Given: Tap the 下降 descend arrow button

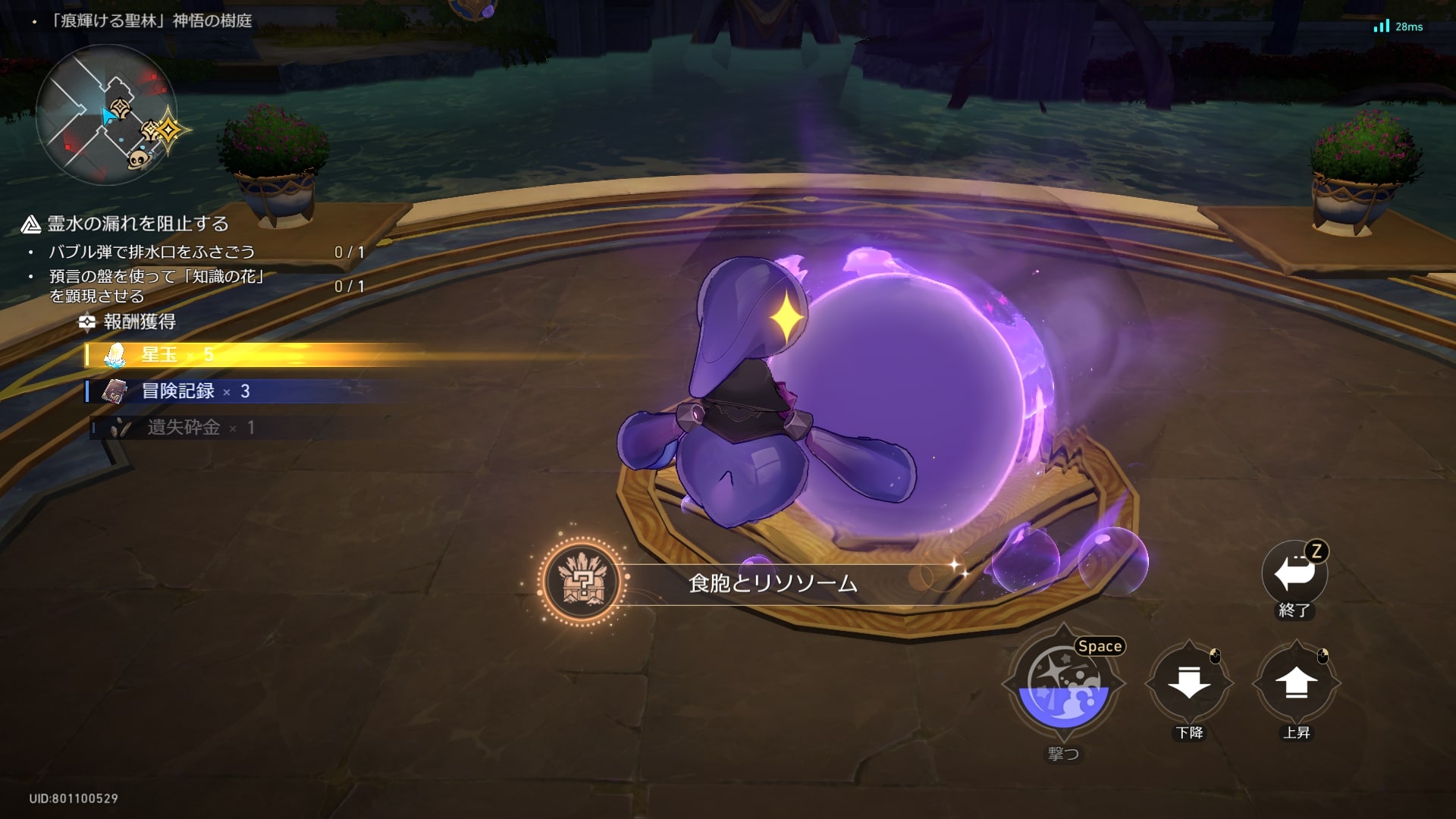Looking at the screenshot, I should pos(1188,682).
